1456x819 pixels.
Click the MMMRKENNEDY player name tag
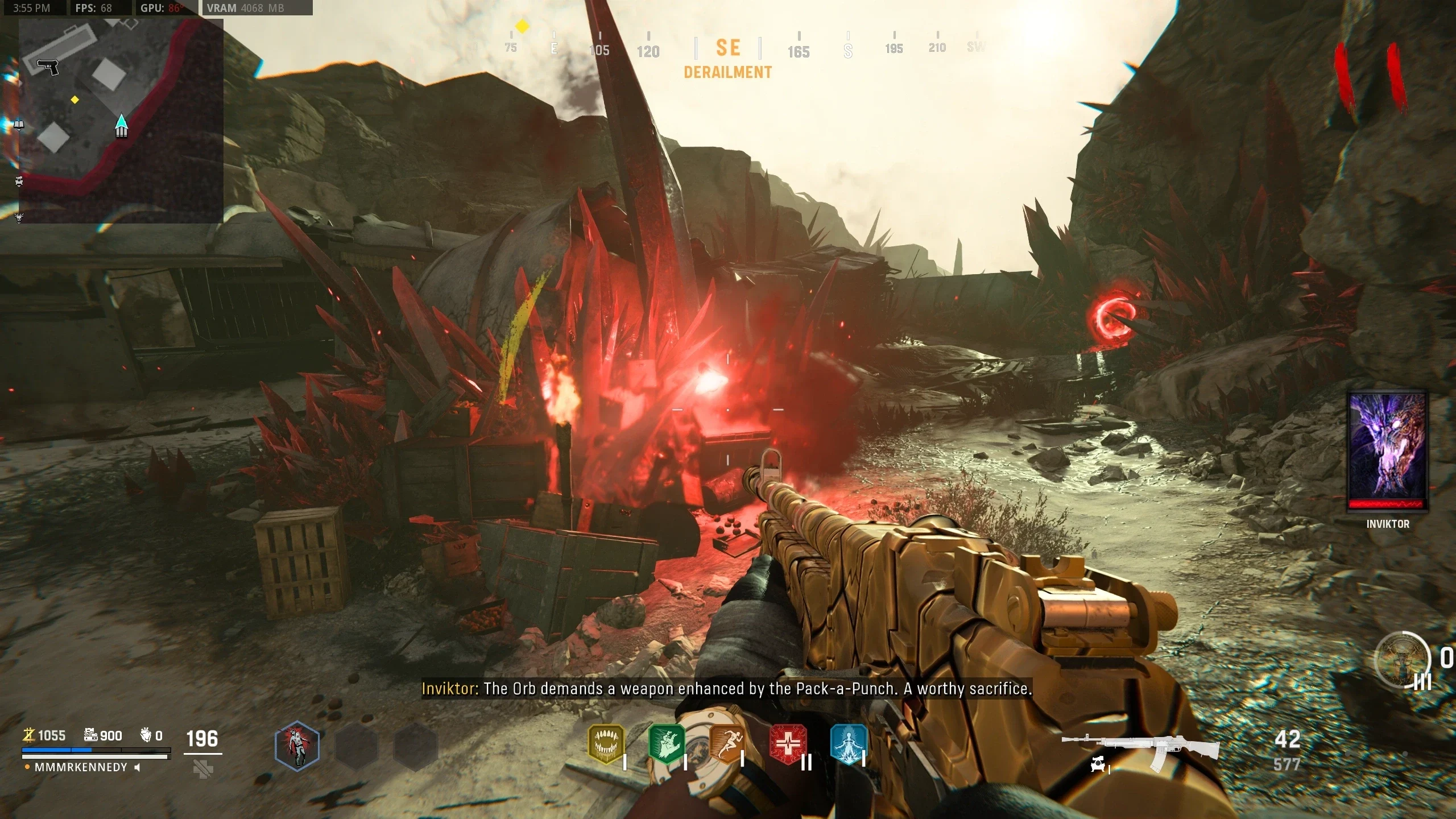click(x=81, y=767)
